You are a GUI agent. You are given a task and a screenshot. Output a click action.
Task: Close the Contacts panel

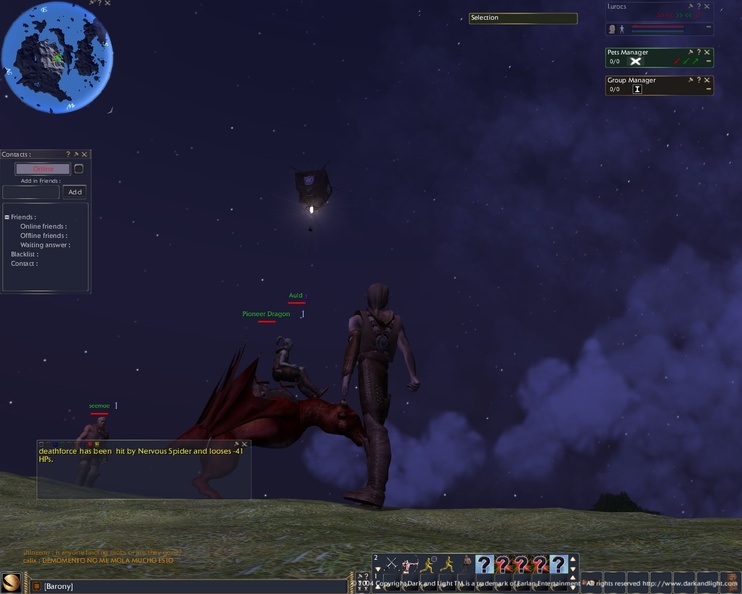click(85, 155)
